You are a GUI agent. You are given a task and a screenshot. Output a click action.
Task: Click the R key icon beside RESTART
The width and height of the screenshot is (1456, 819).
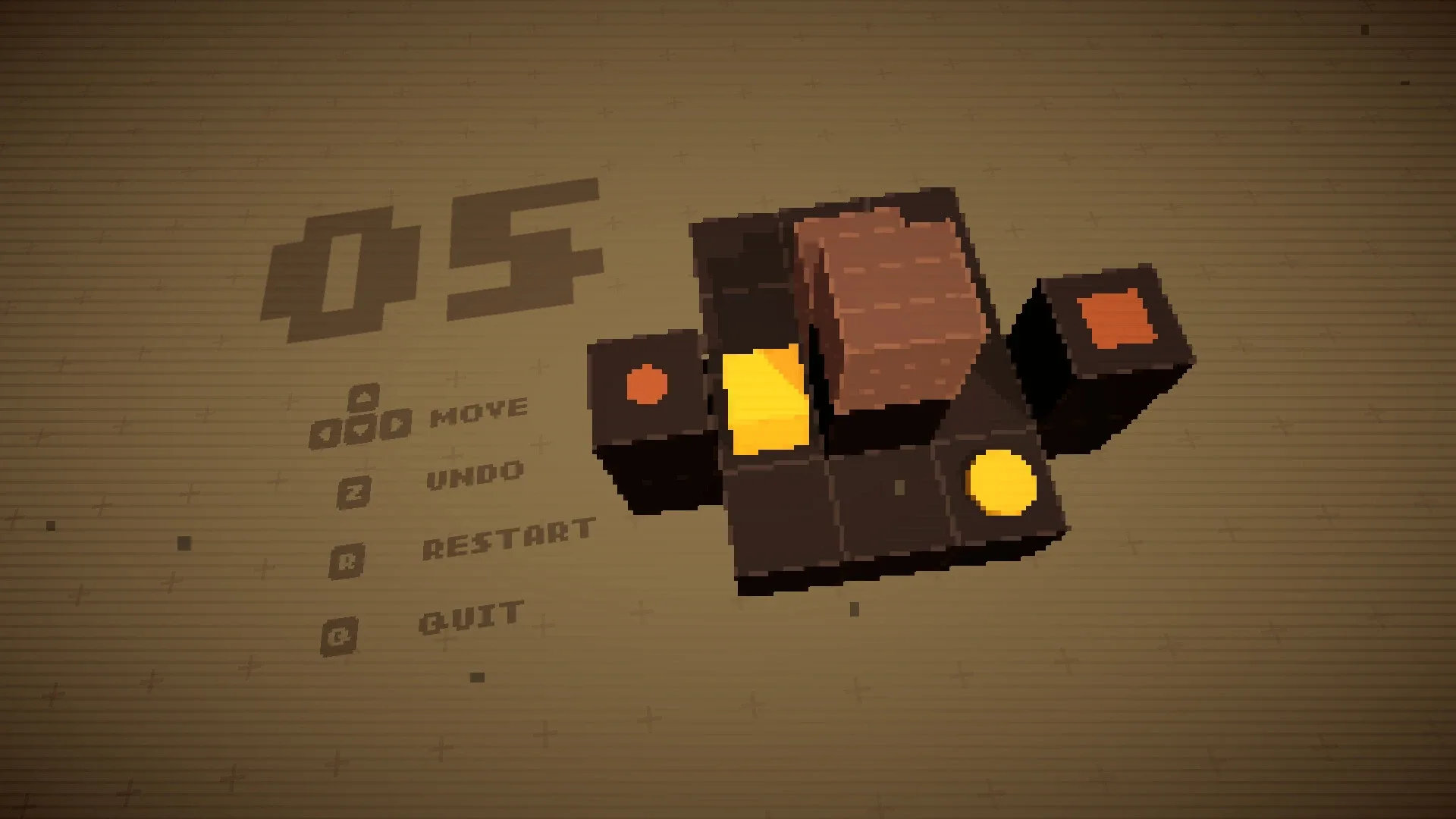tap(348, 563)
